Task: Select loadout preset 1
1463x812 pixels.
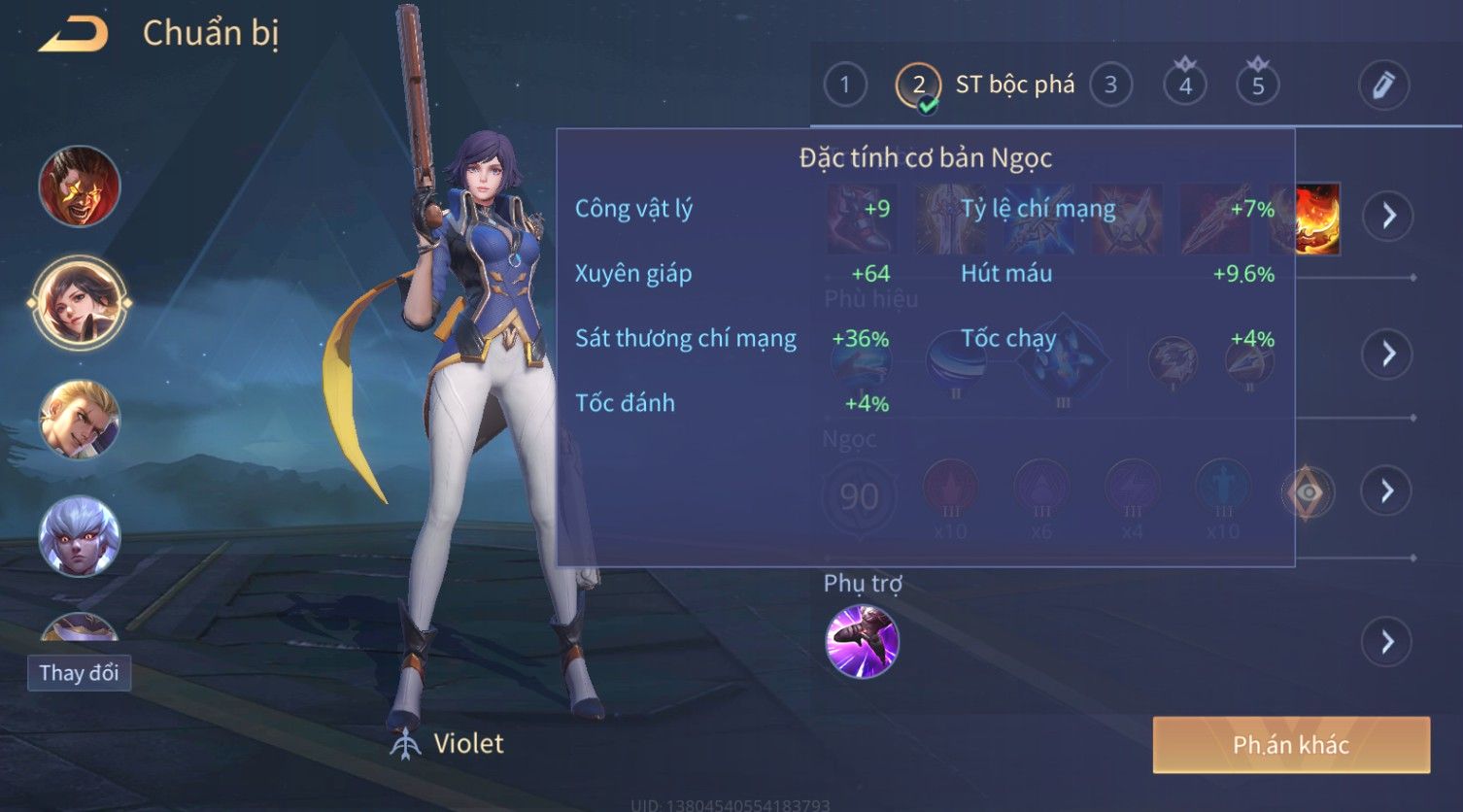Action: [x=845, y=85]
